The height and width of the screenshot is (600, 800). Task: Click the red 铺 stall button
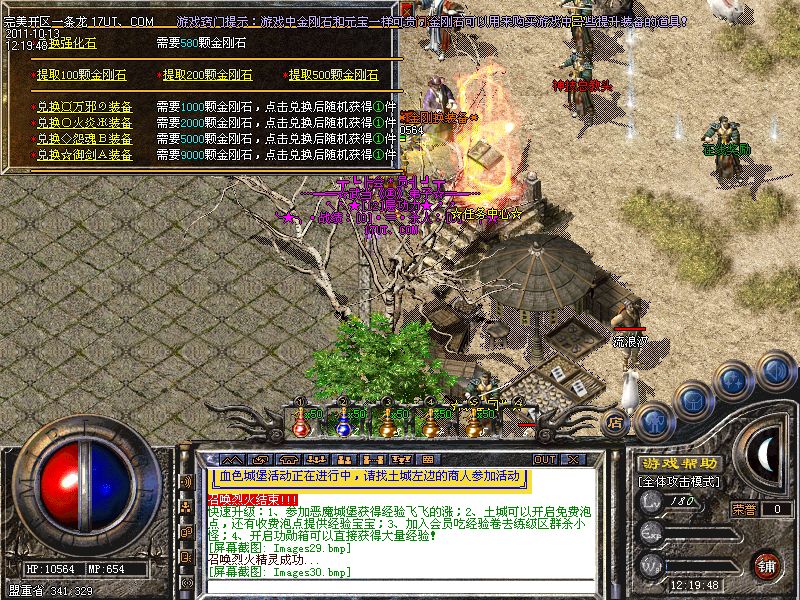(x=767, y=565)
